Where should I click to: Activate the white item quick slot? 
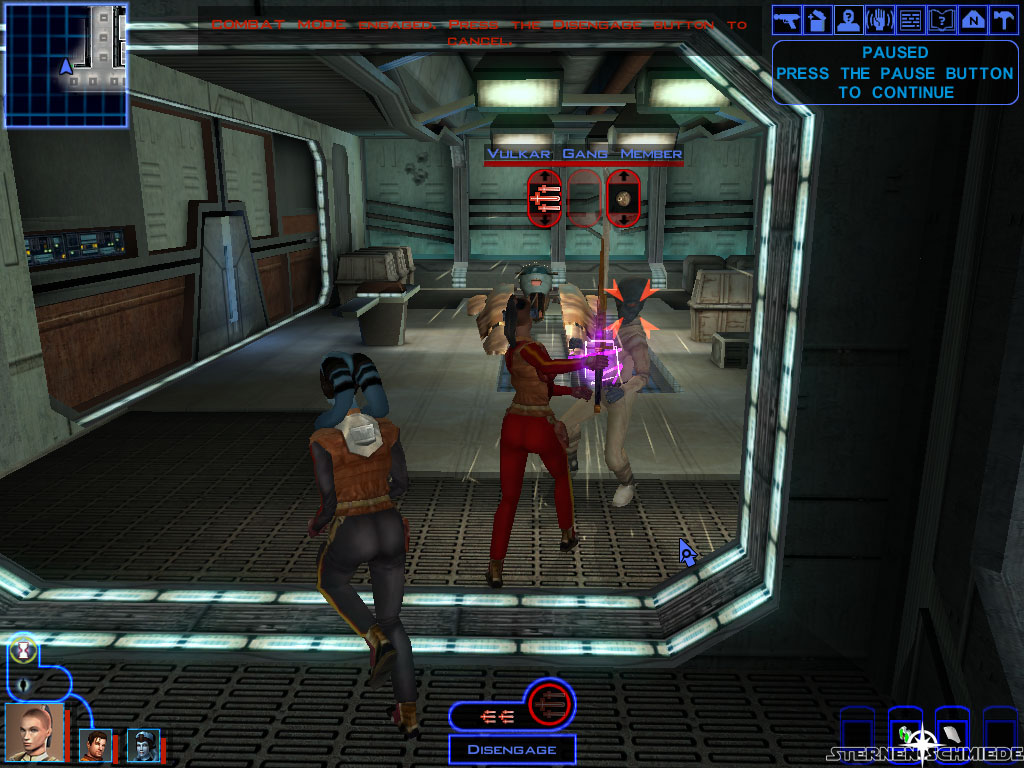point(952,735)
